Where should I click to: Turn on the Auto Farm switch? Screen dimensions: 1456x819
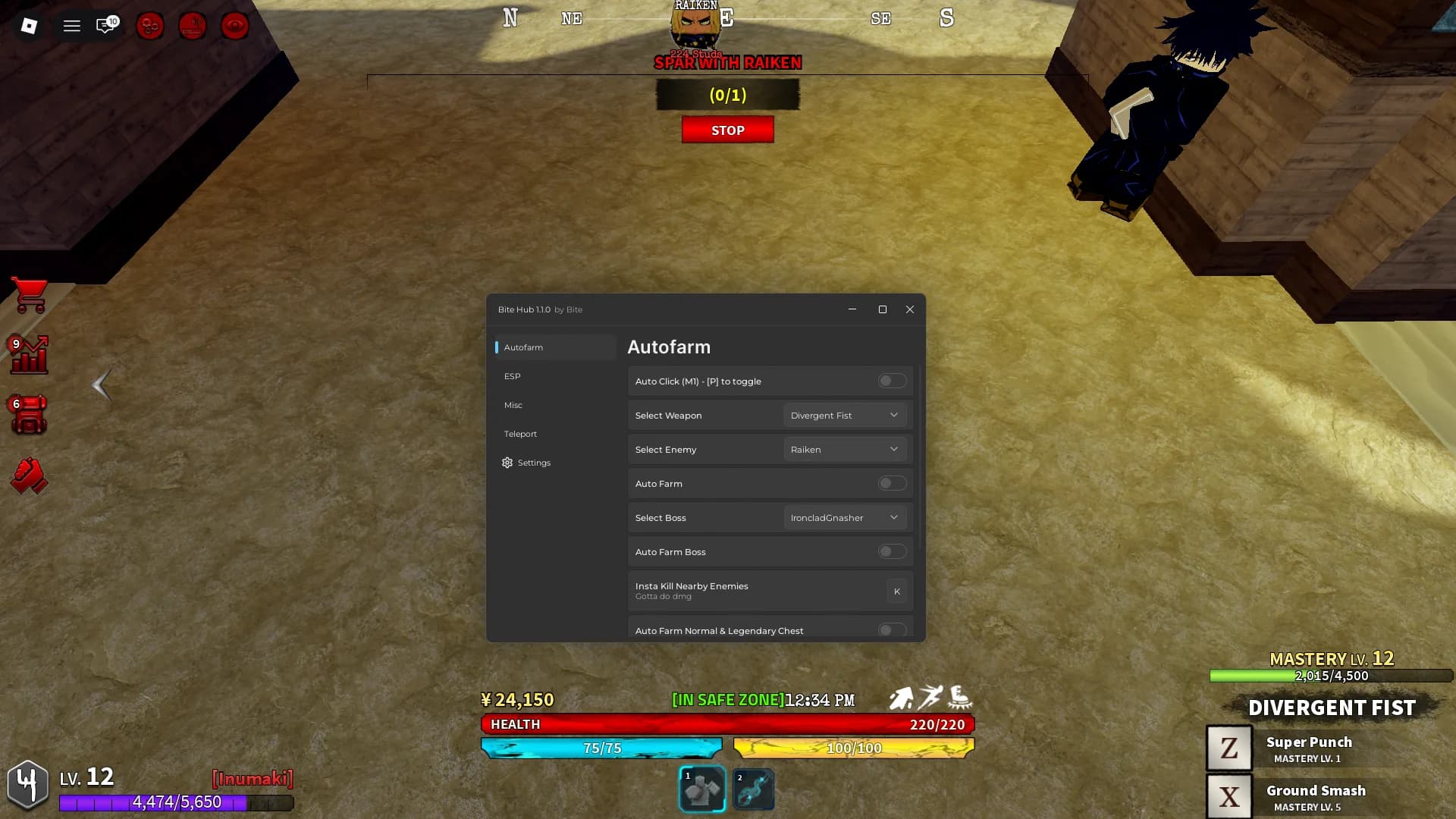(892, 482)
